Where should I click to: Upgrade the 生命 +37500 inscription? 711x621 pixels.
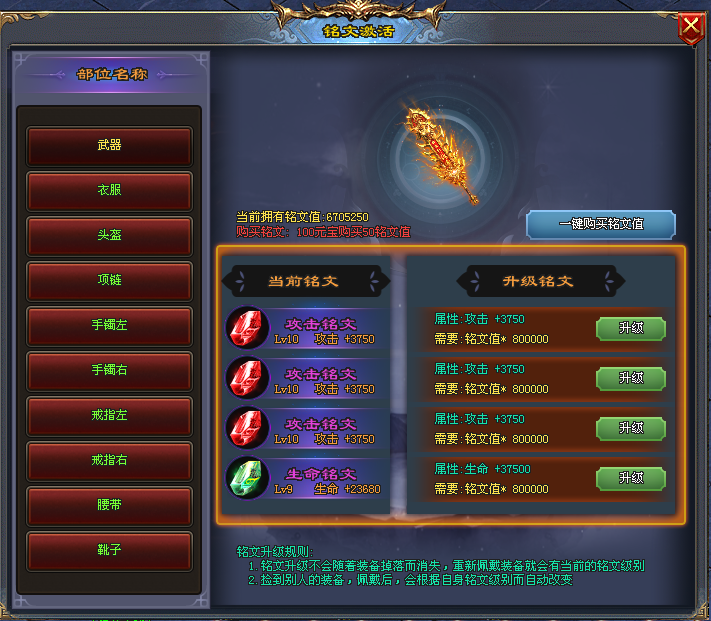pyautogui.click(x=631, y=479)
